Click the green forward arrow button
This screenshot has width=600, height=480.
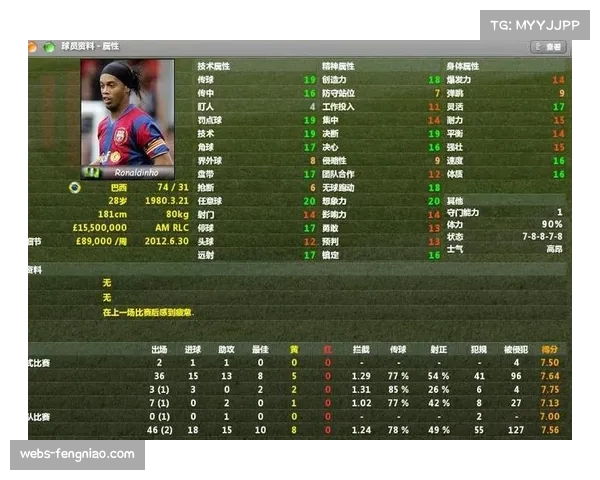coord(47,47)
